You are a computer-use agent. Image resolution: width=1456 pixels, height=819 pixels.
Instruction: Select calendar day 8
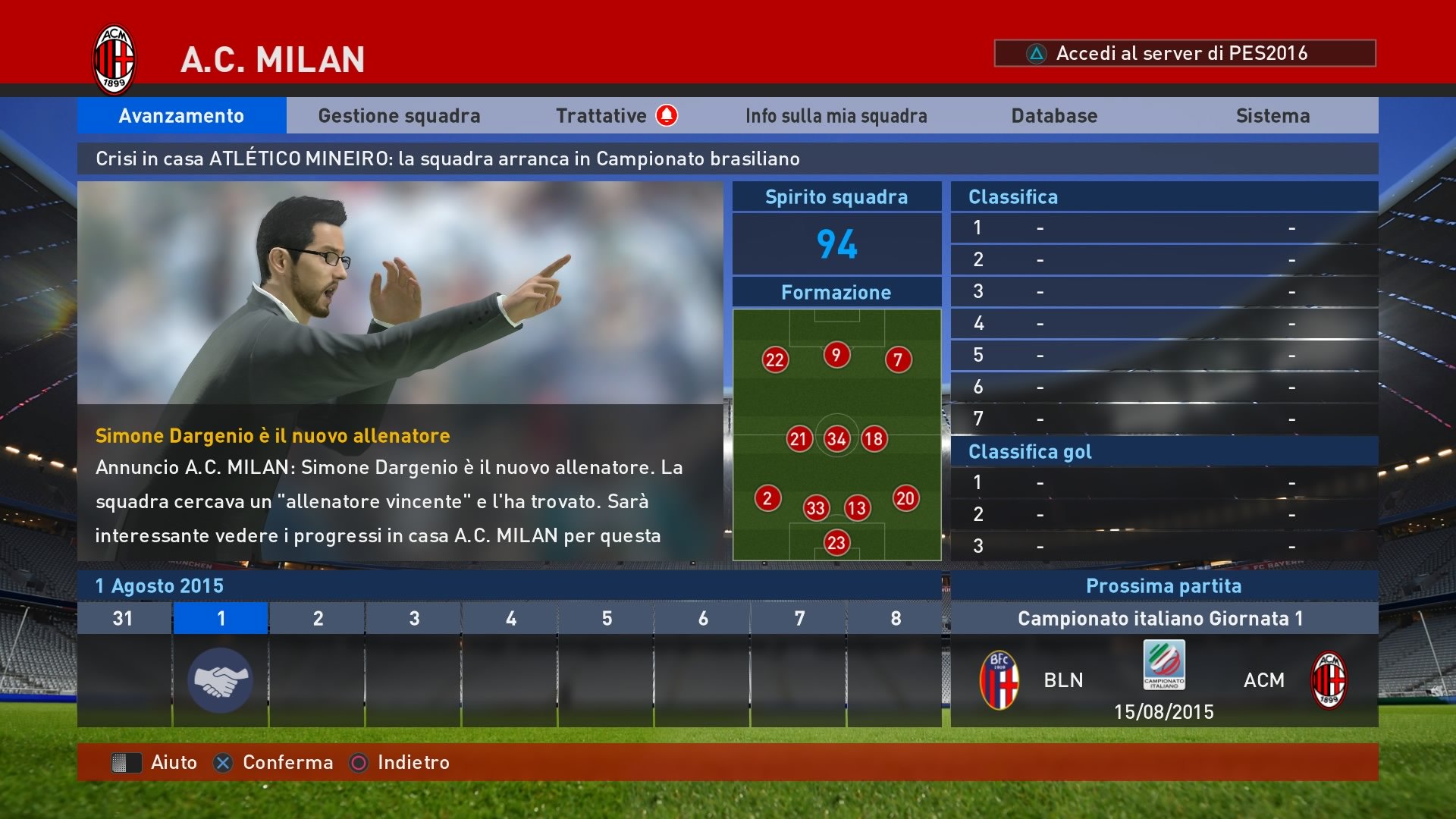(x=895, y=664)
